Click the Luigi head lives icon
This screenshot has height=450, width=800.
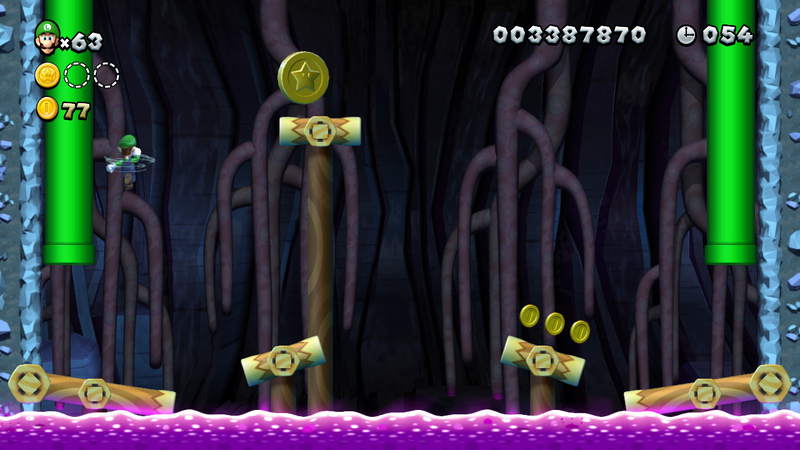47,37
